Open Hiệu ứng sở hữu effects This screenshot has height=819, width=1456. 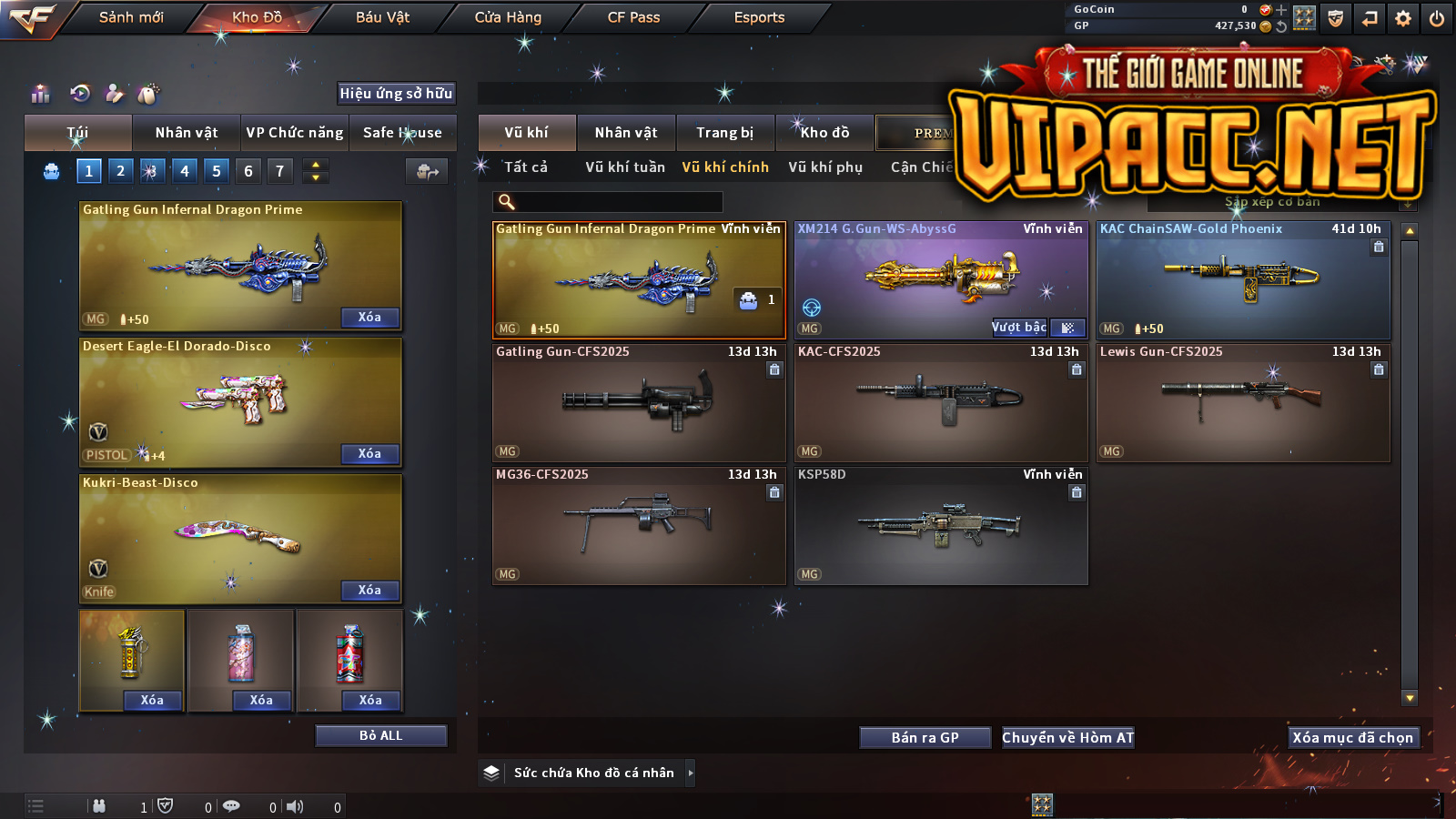tap(396, 94)
